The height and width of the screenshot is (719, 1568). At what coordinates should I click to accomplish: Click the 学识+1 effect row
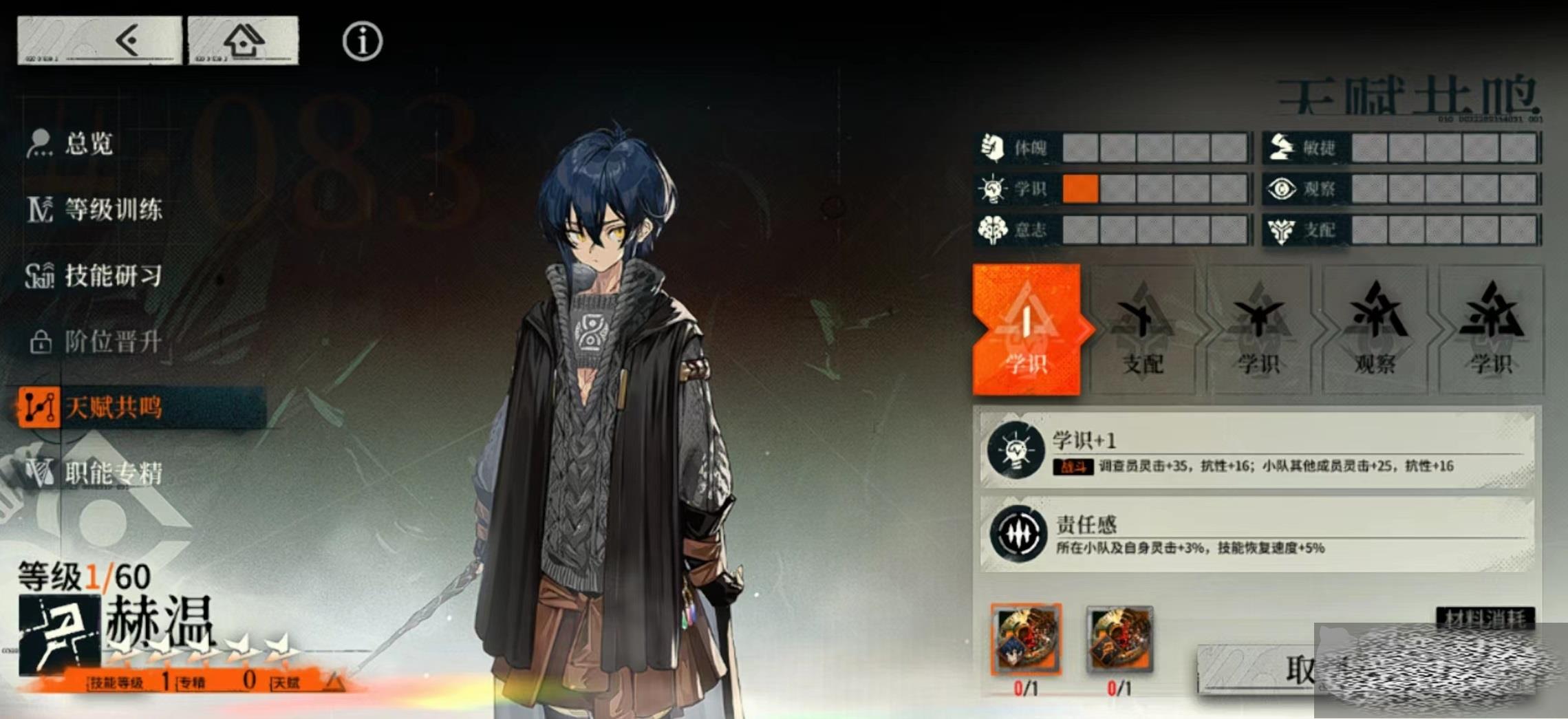[x=1256, y=451]
